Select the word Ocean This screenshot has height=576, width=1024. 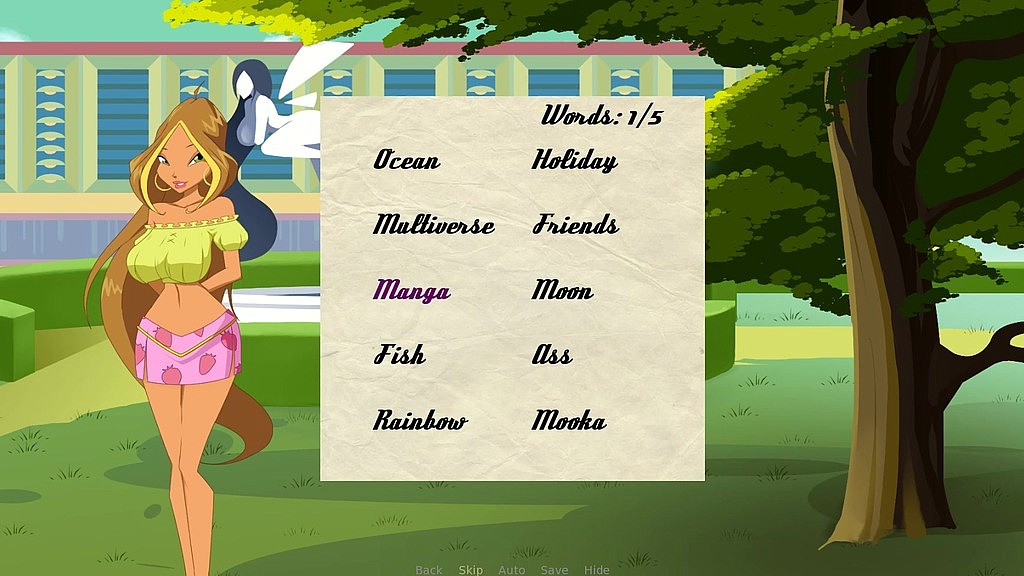[407, 160]
